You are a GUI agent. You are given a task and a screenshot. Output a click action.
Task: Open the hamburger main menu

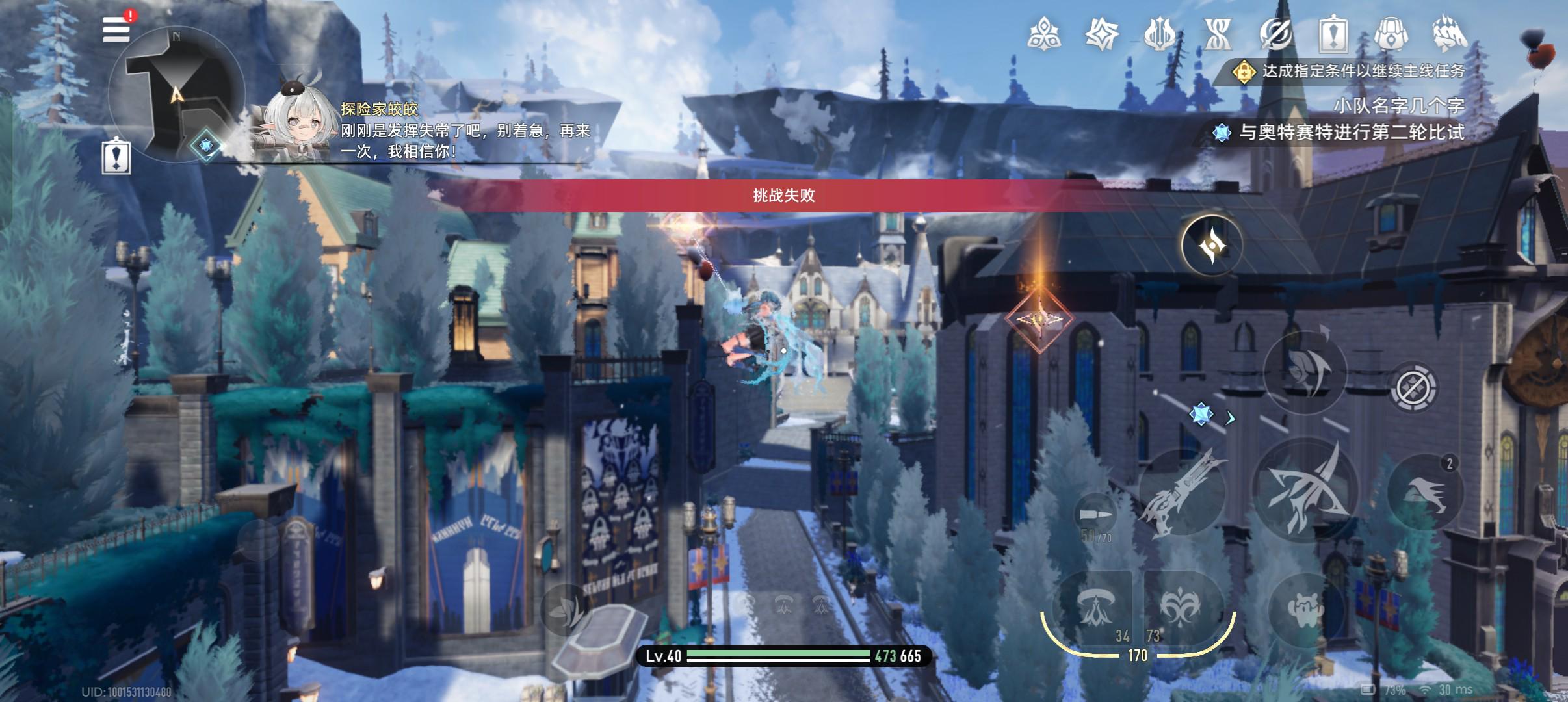(116, 30)
